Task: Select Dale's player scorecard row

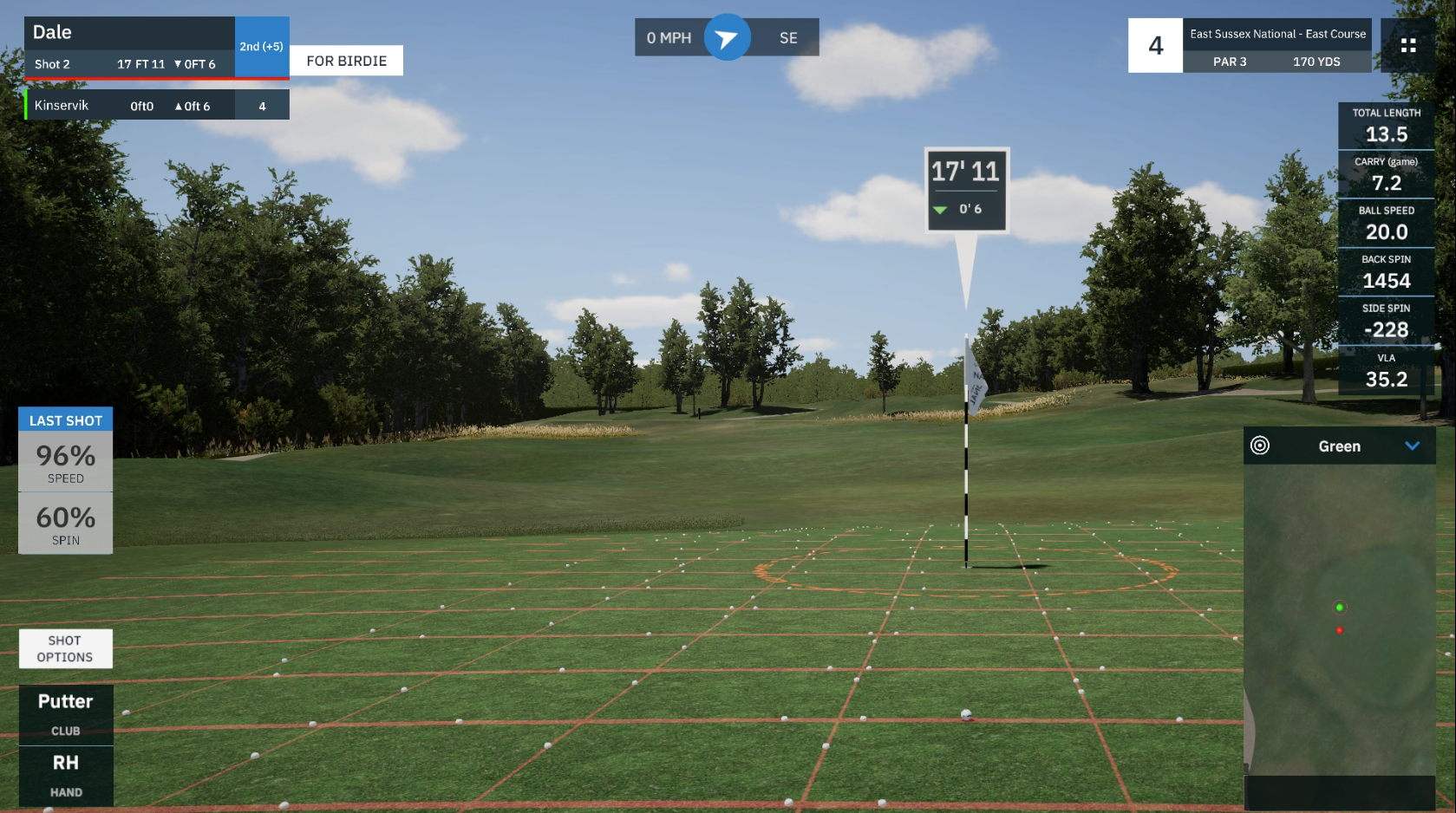Action: coord(130,47)
